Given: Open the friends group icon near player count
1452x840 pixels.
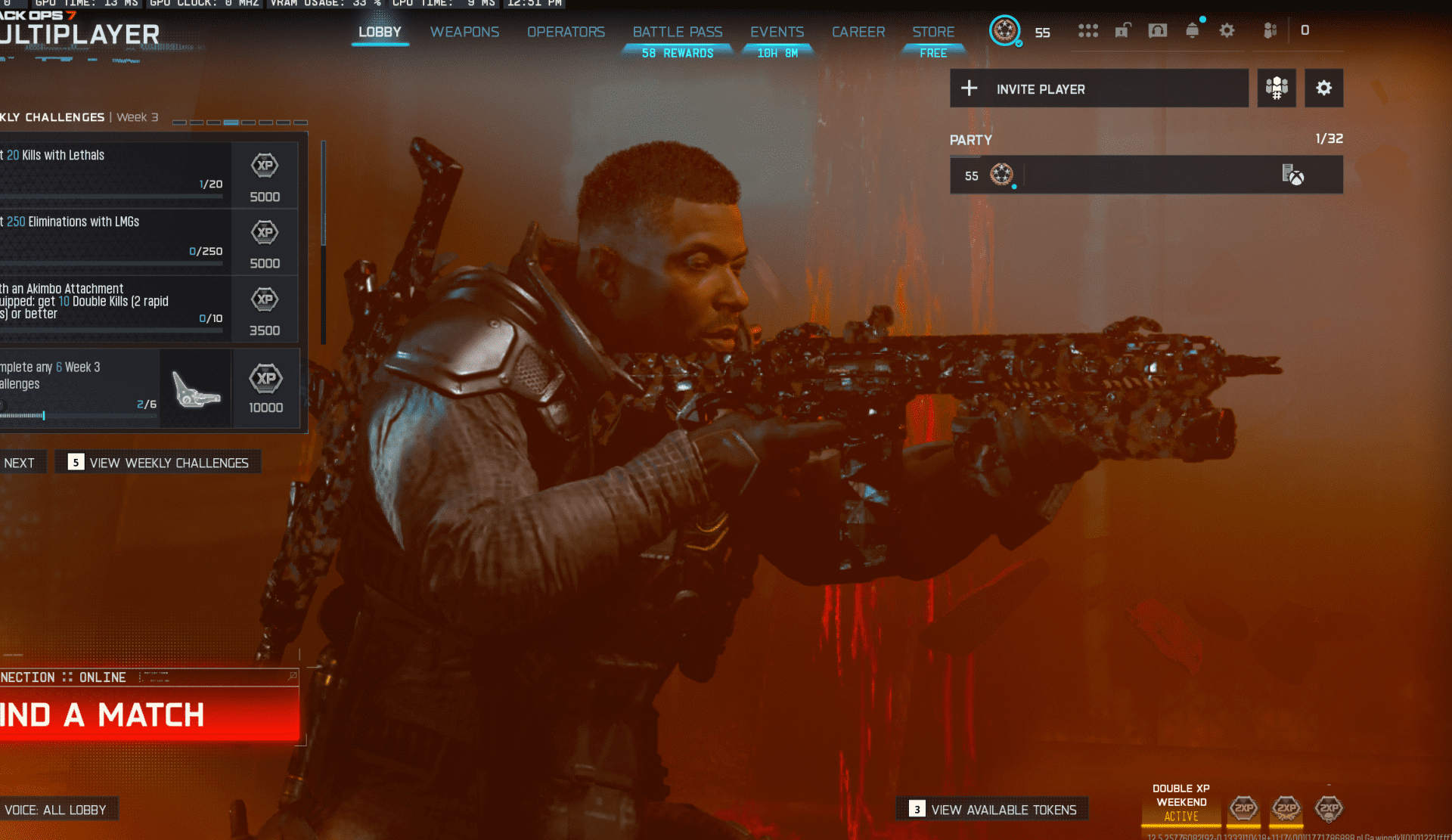Looking at the screenshot, I should (x=1270, y=31).
